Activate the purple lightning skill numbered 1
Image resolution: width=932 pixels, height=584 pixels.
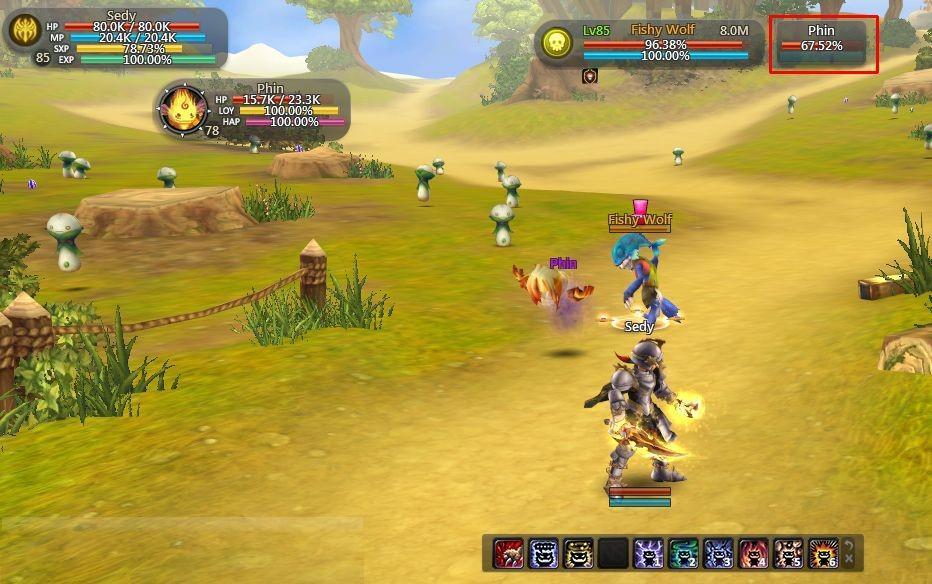pyautogui.click(x=648, y=553)
